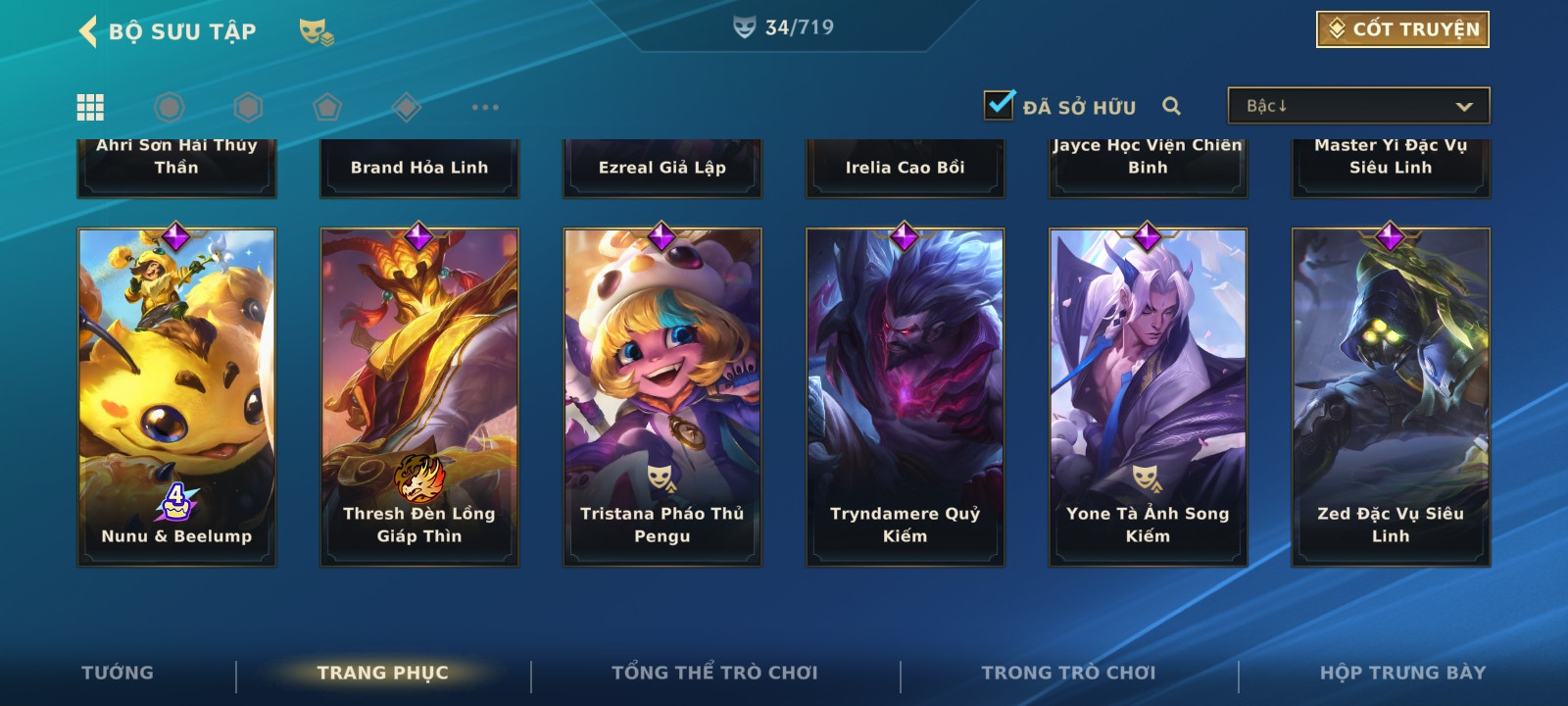Switch to the Trang Phục tab

(382, 673)
